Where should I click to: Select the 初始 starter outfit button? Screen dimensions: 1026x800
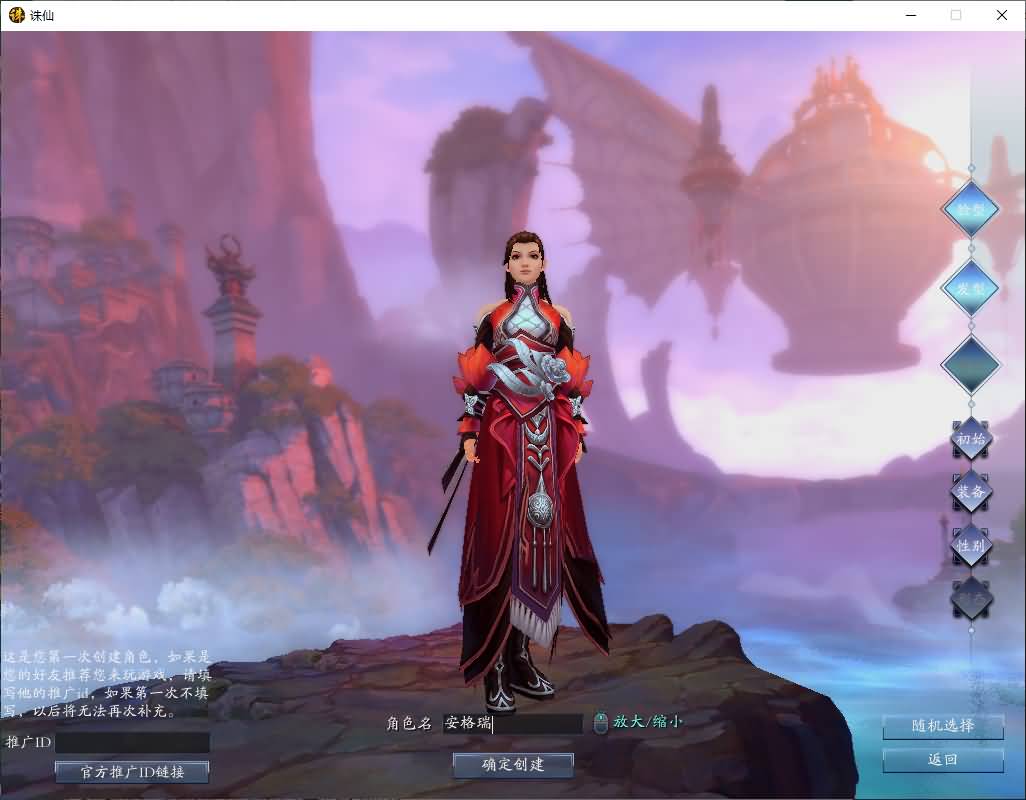(x=970, y=439)
